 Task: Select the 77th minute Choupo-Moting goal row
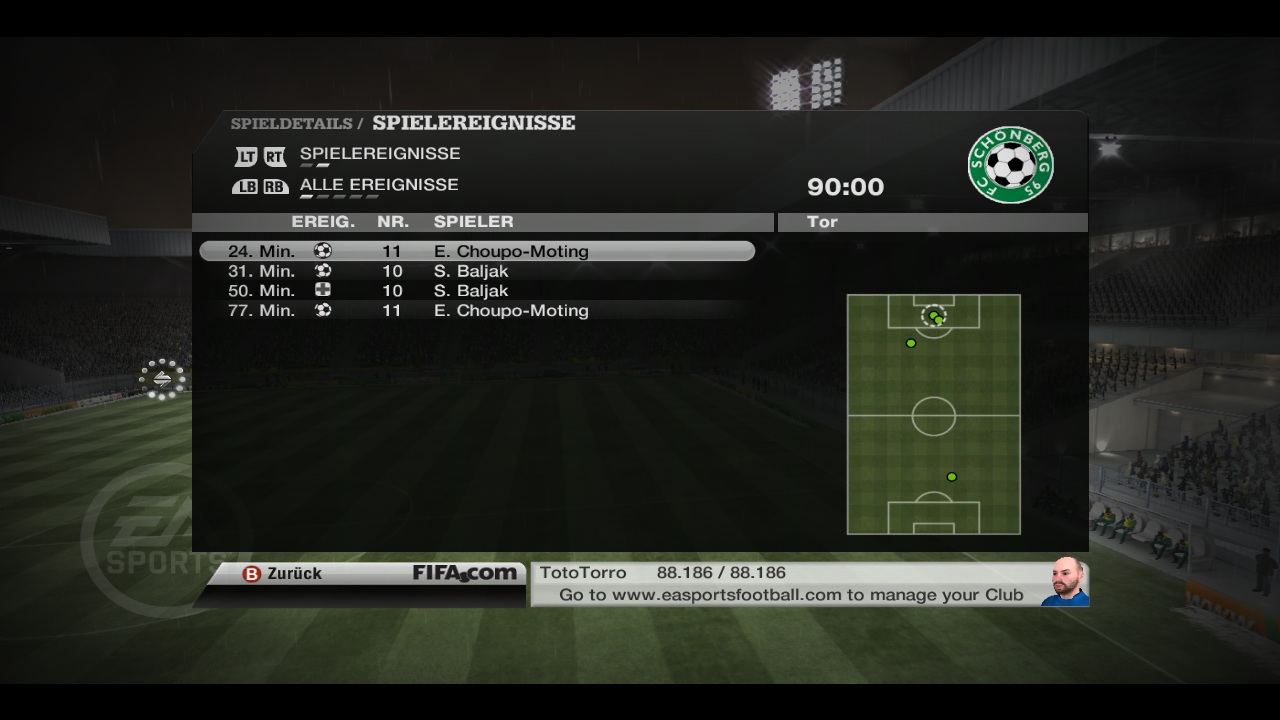tap(477, 311)
